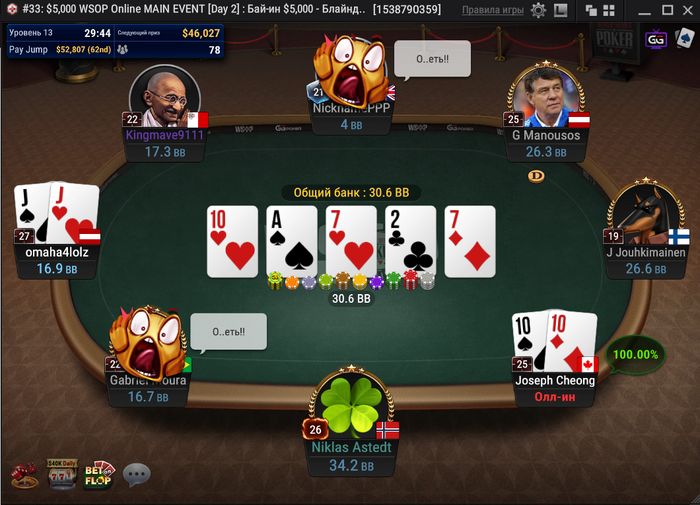Open the $40K Daily slot machine
Screen dimensions: 700x505
[x=61, y=473]
